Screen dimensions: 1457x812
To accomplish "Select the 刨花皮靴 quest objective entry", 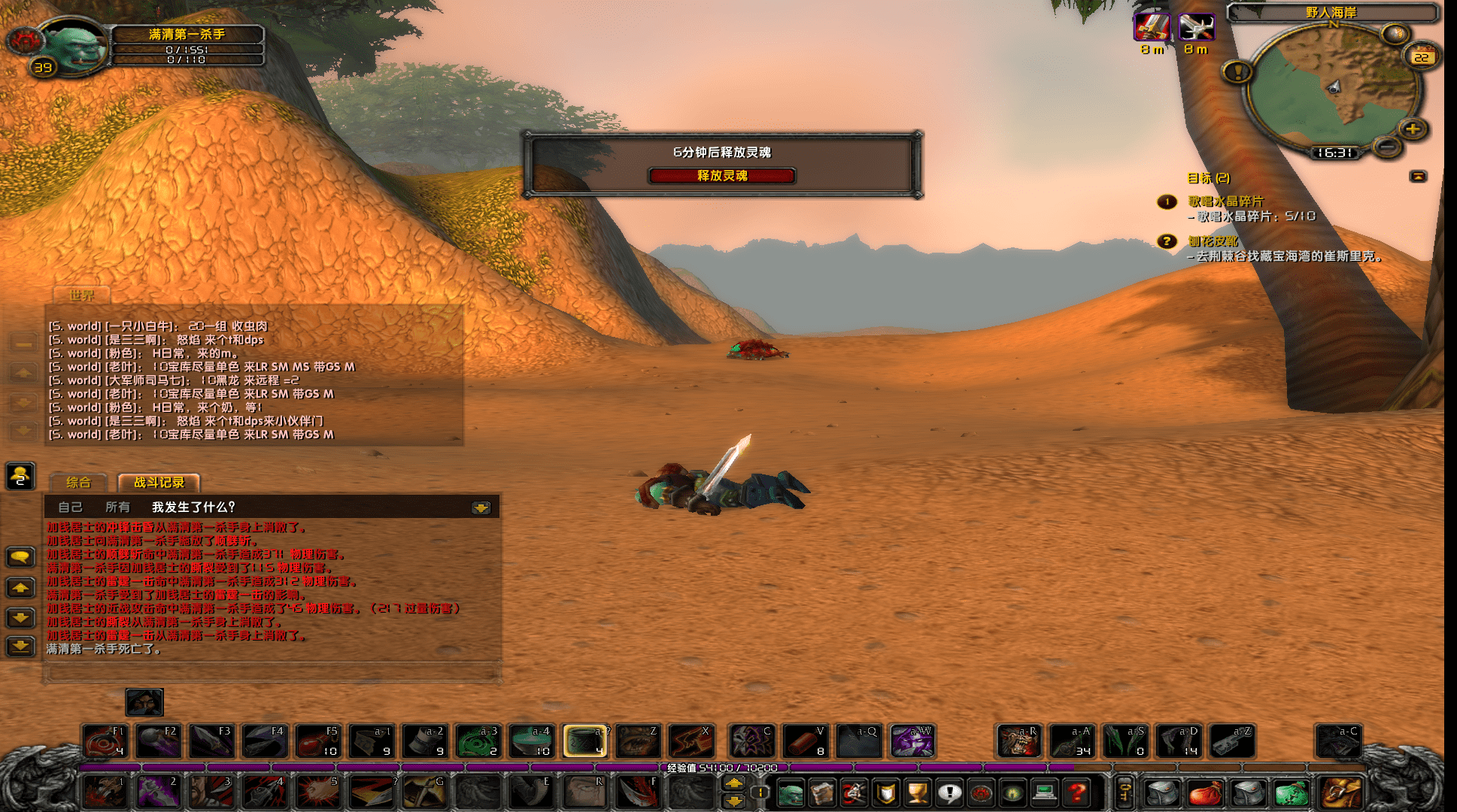I will pyautogui.click(x=1213, y=241).
